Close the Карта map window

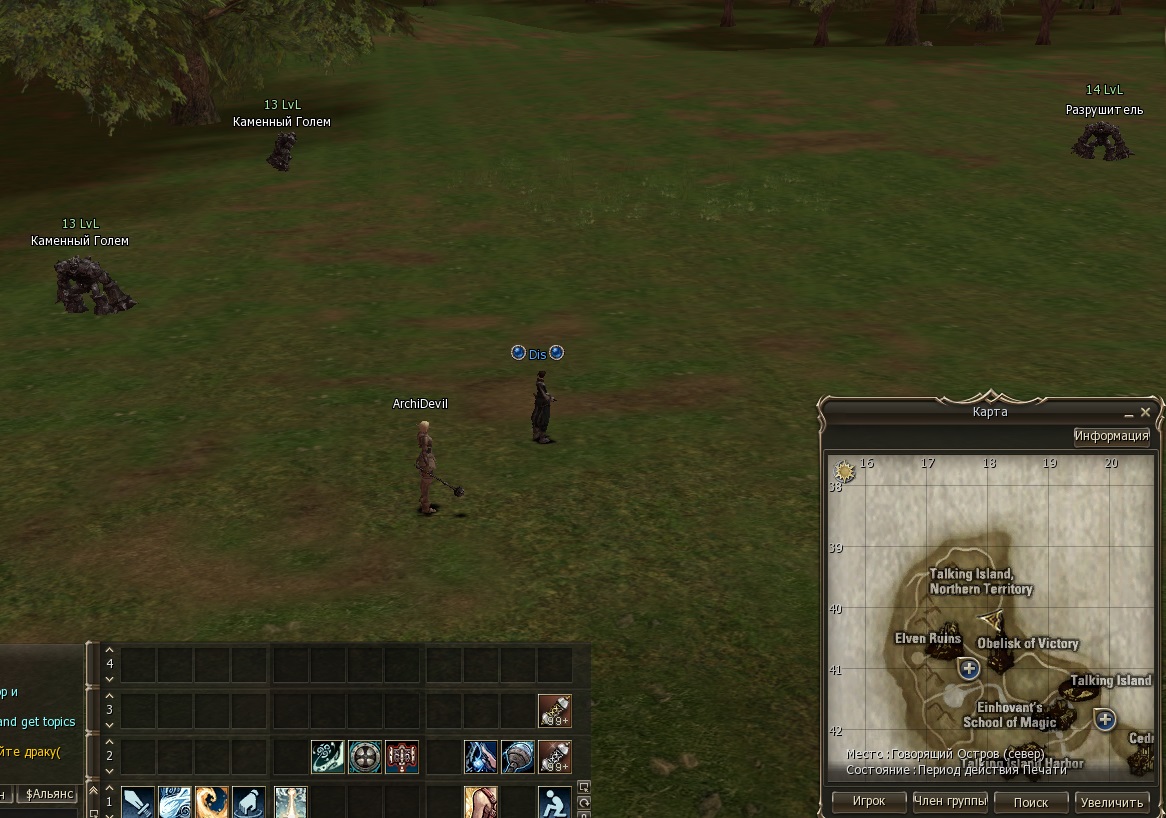point(1146,412)
